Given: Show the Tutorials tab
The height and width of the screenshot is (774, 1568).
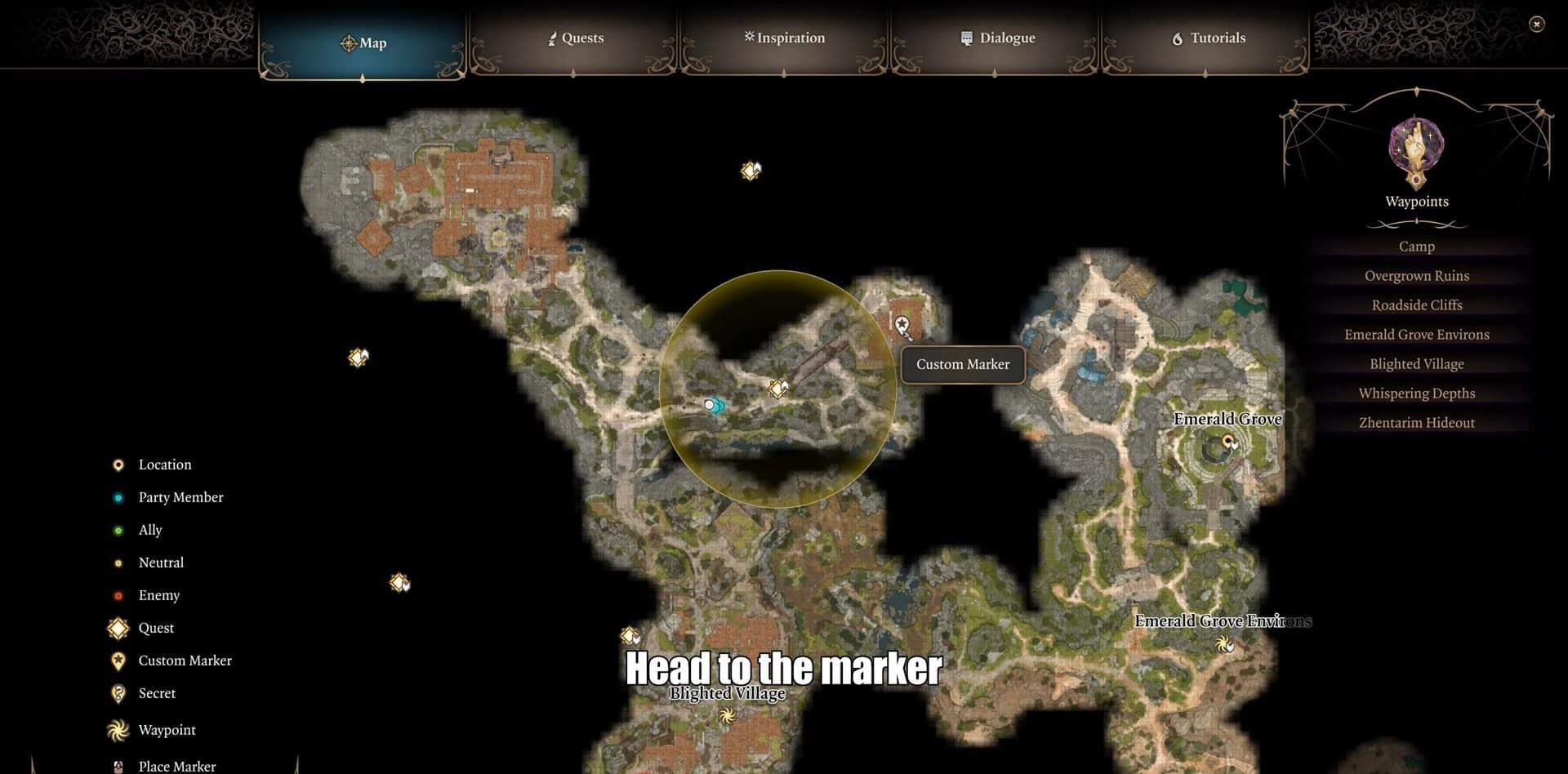Looking at the screenshot, I should point(1208,38).
